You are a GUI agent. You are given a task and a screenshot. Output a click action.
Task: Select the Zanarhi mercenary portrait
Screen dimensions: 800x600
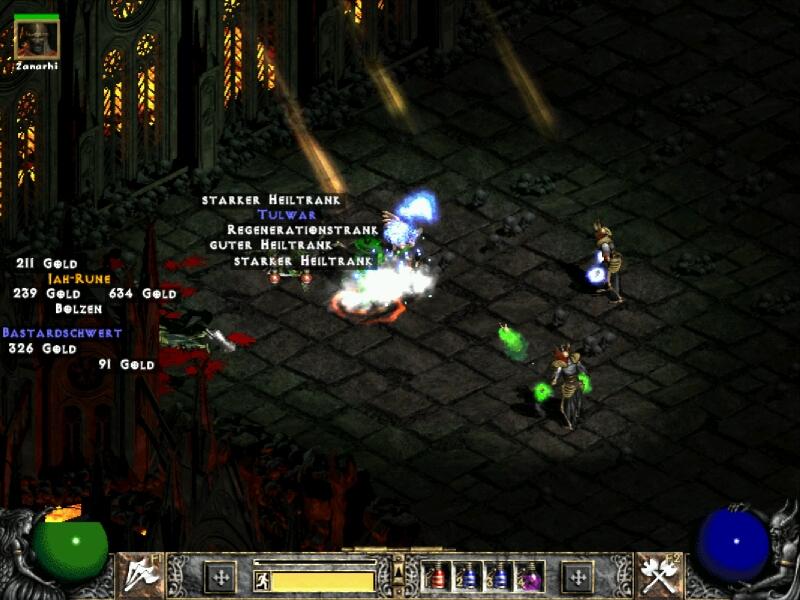[37, 38]
